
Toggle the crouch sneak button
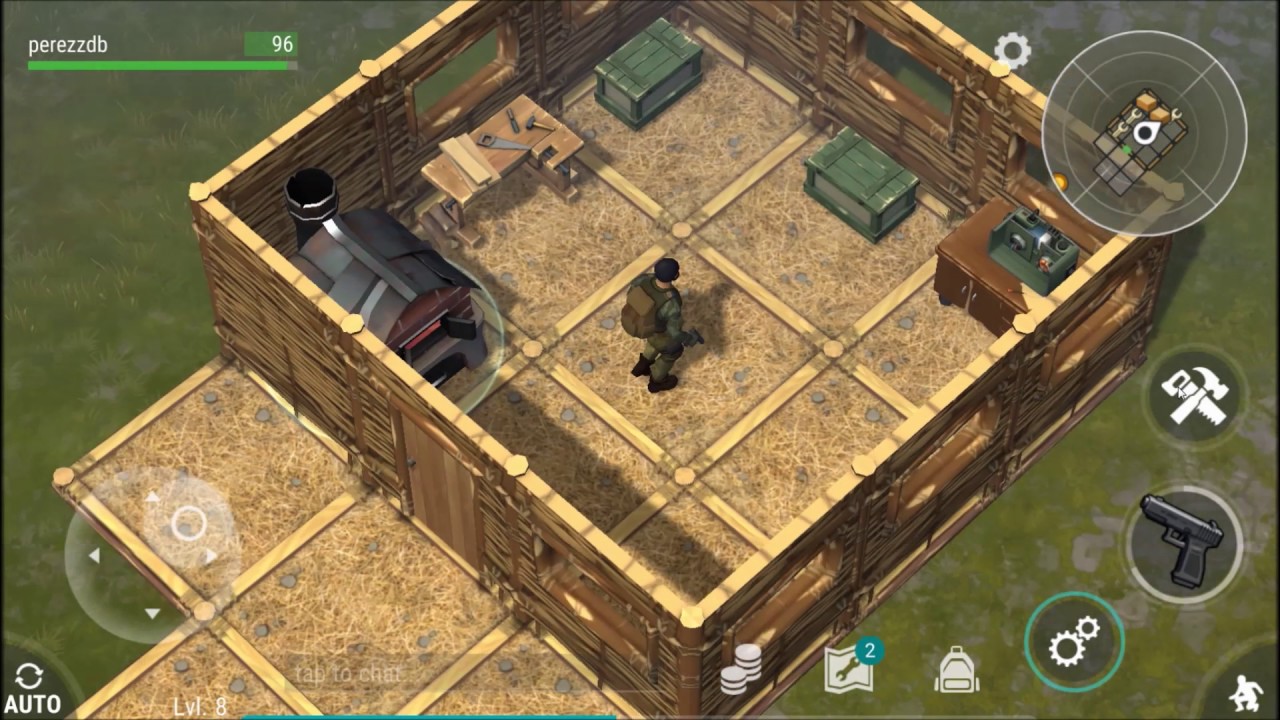coord(1247,692)
